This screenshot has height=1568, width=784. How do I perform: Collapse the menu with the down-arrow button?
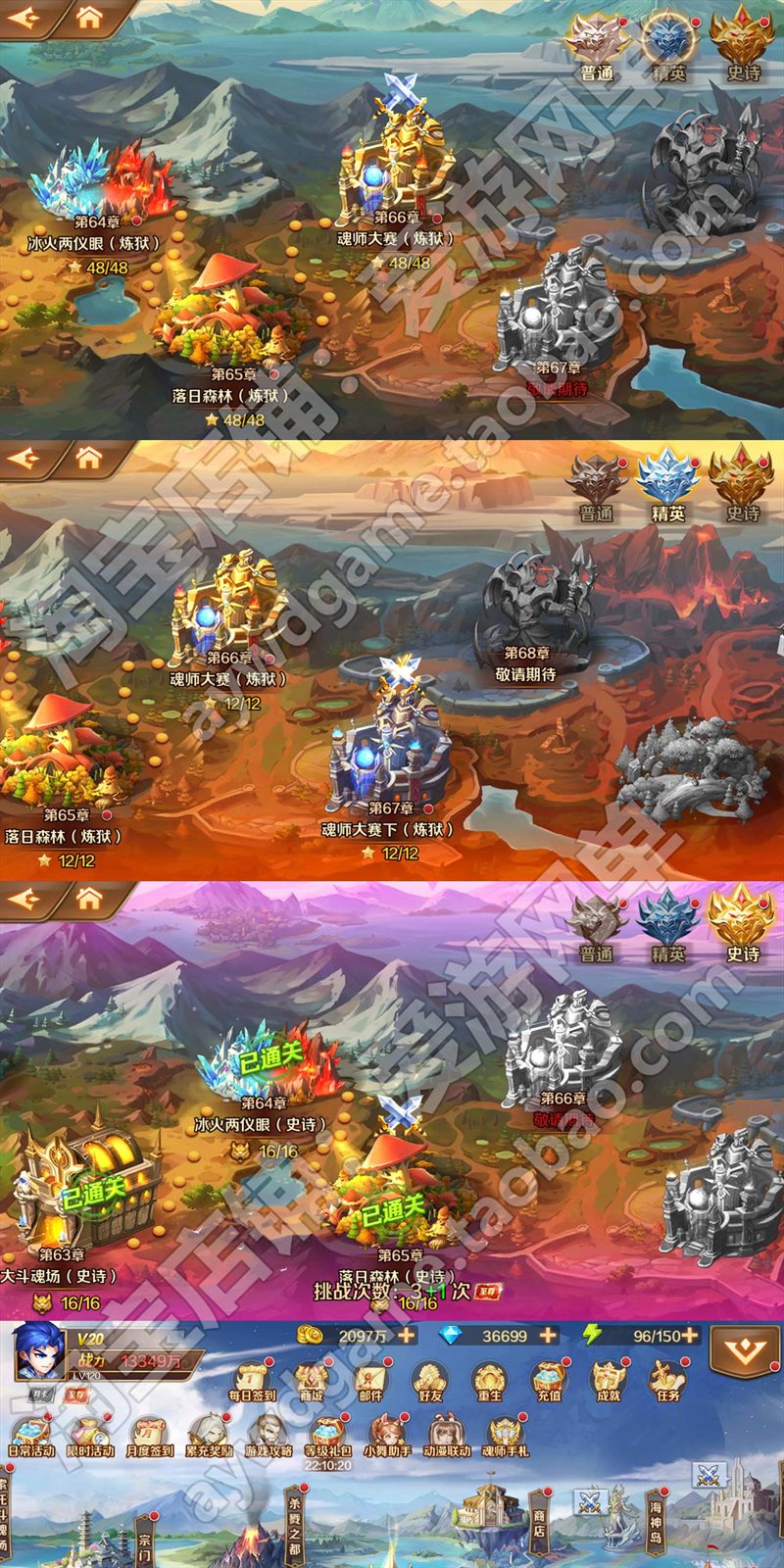tap(744, 1352)
